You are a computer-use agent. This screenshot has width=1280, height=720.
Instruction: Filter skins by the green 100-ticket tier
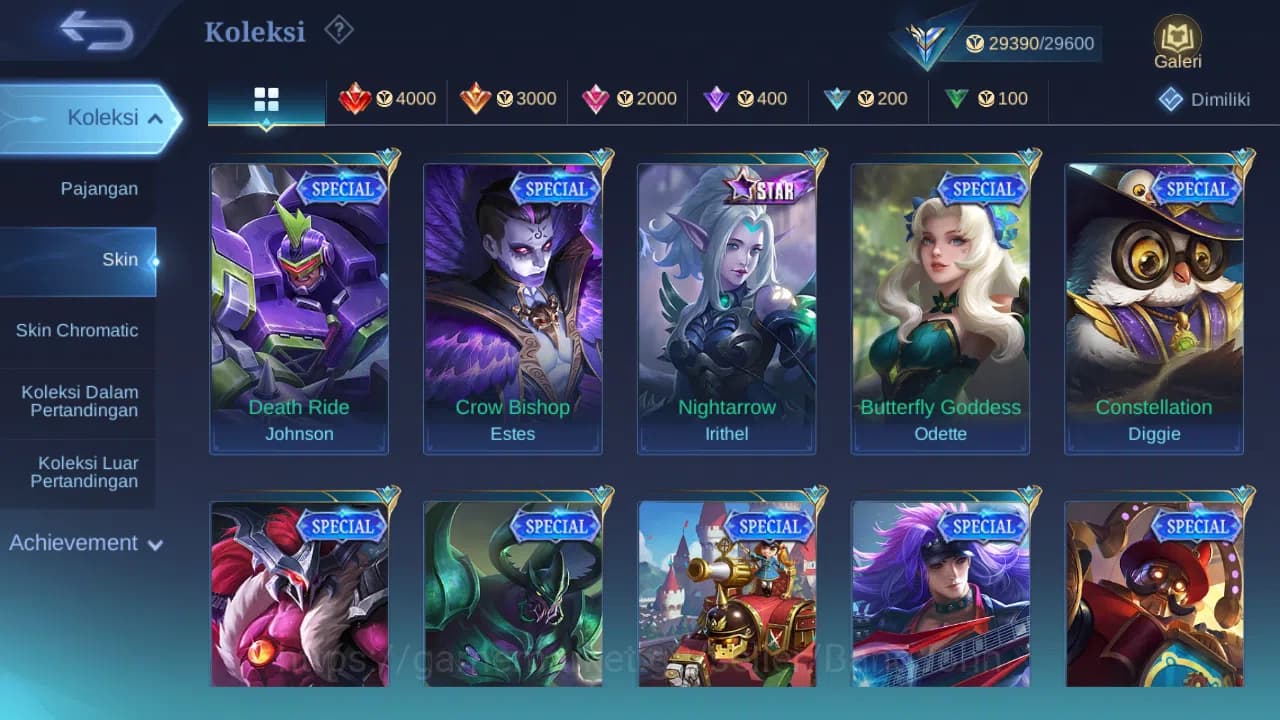pos(989,99)
